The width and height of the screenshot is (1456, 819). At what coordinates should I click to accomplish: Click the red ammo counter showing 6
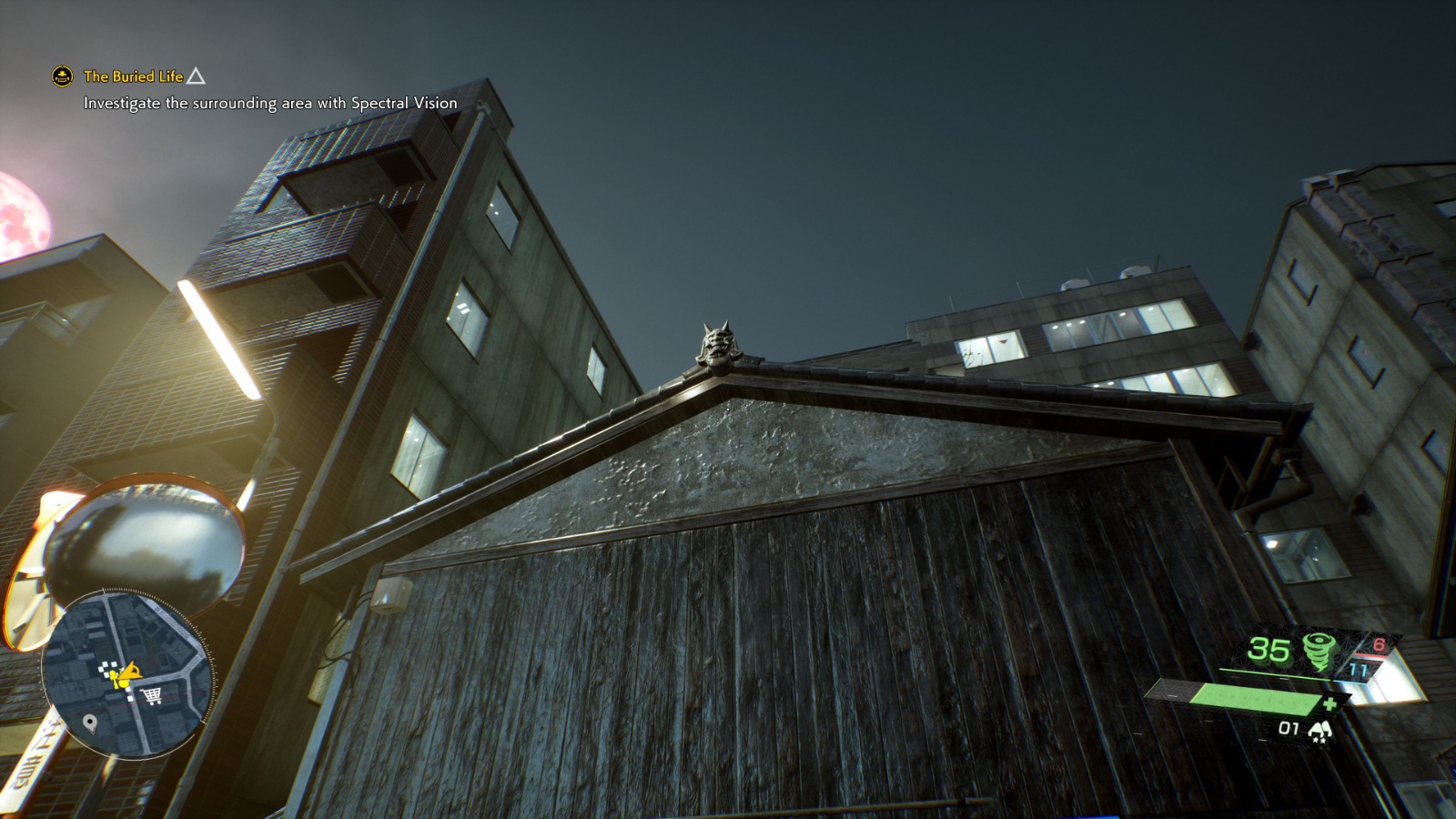(x=1379, y=646)
